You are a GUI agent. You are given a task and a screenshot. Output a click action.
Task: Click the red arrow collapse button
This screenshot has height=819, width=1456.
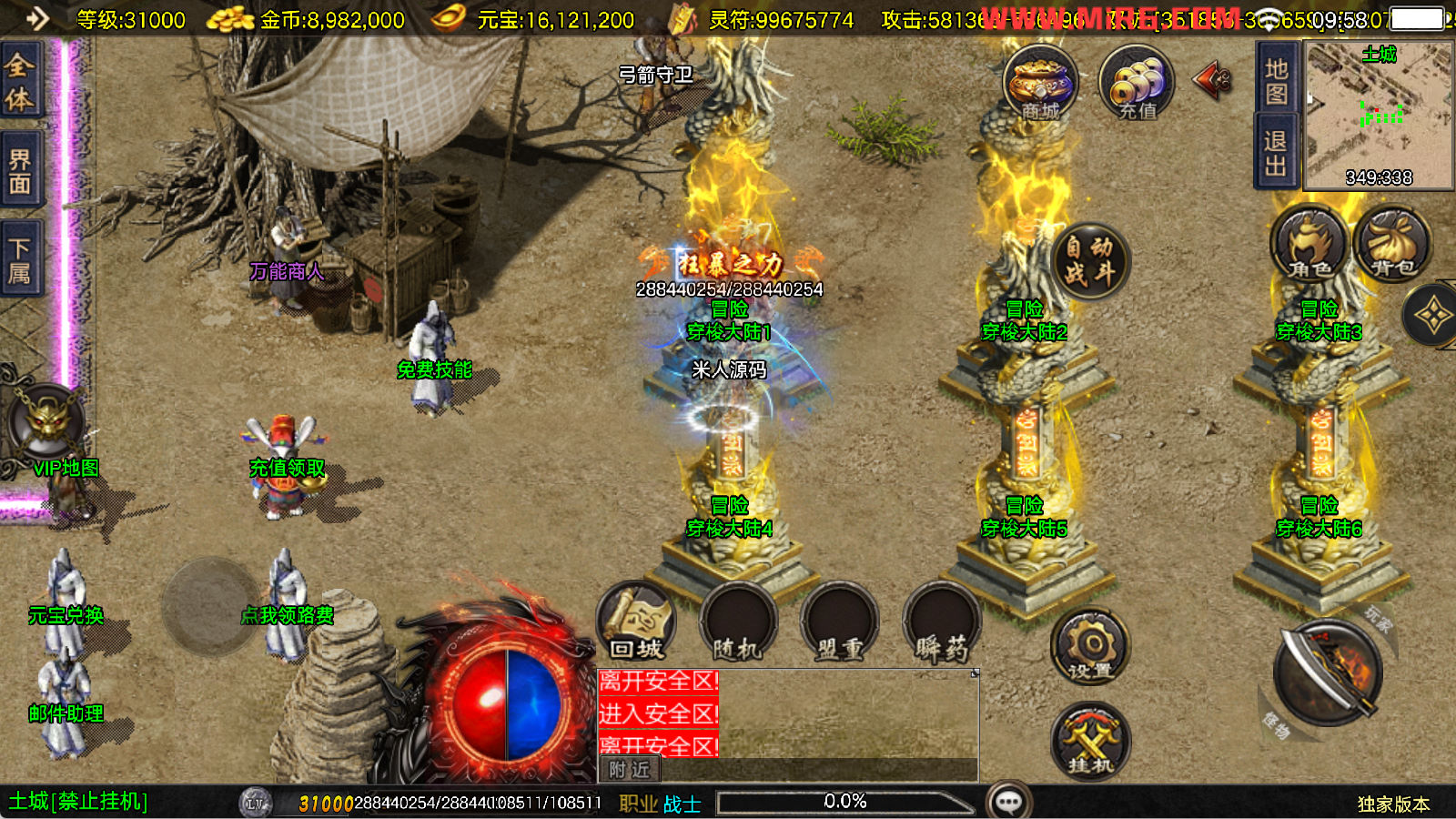(1212, 81)
